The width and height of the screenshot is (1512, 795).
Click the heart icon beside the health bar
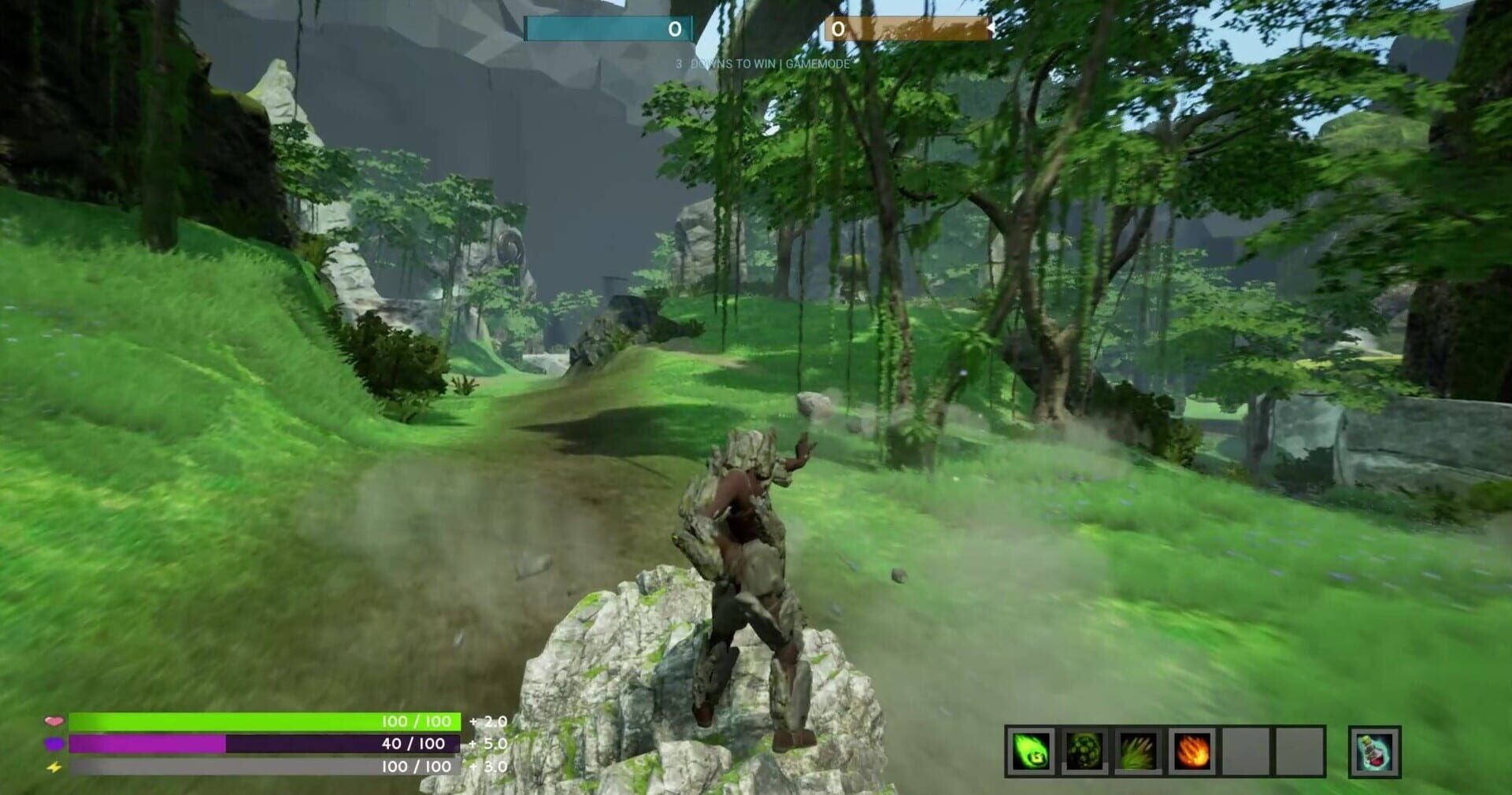53,722
